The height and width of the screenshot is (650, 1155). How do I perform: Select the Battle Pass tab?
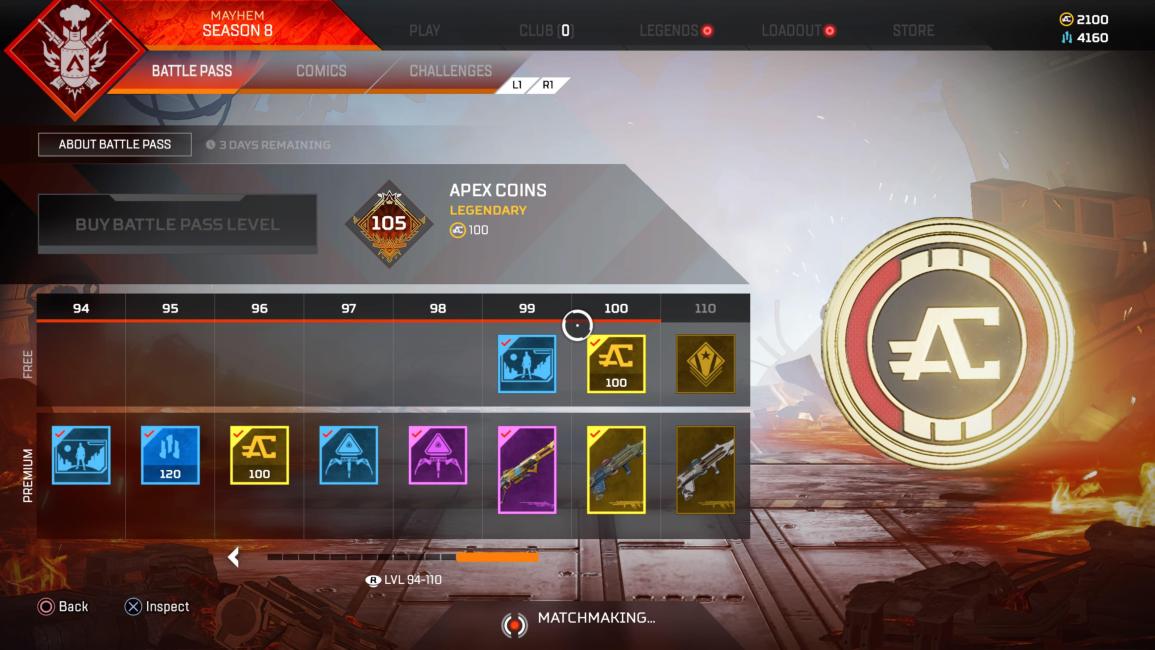192,71
